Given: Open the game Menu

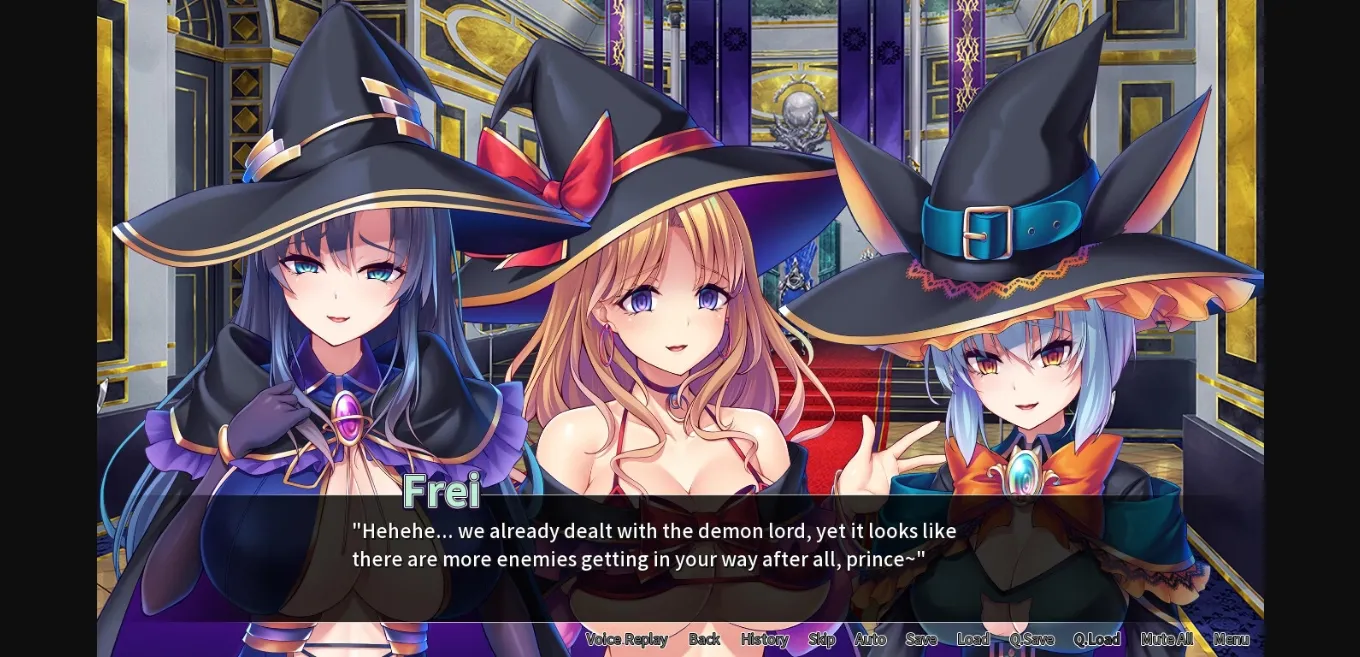Looking at the screenshot, I should [x=1231, y=639].
